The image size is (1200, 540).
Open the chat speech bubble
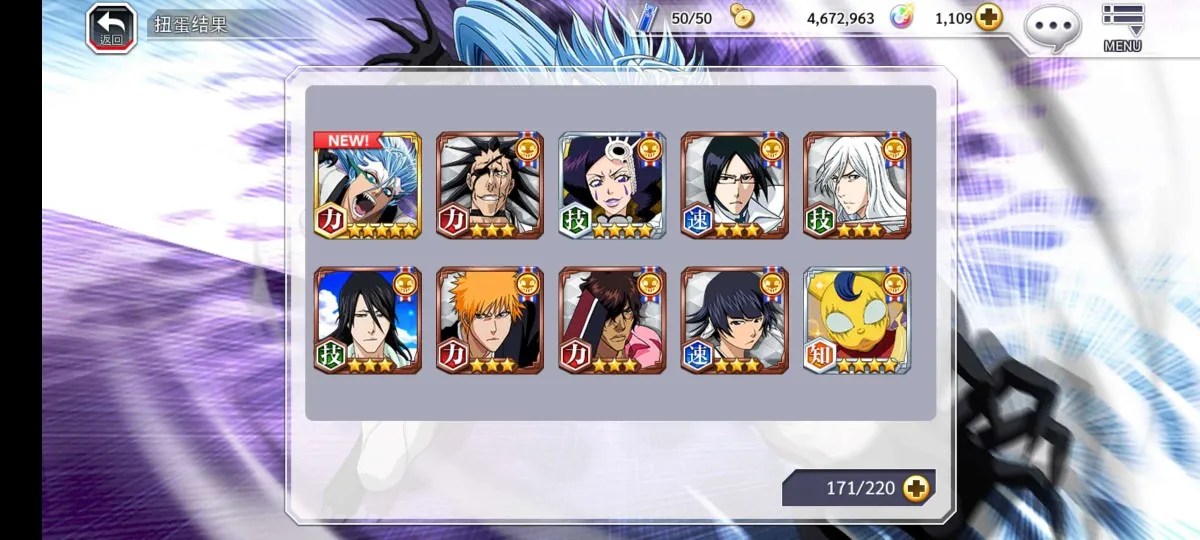click(1052, 27)
